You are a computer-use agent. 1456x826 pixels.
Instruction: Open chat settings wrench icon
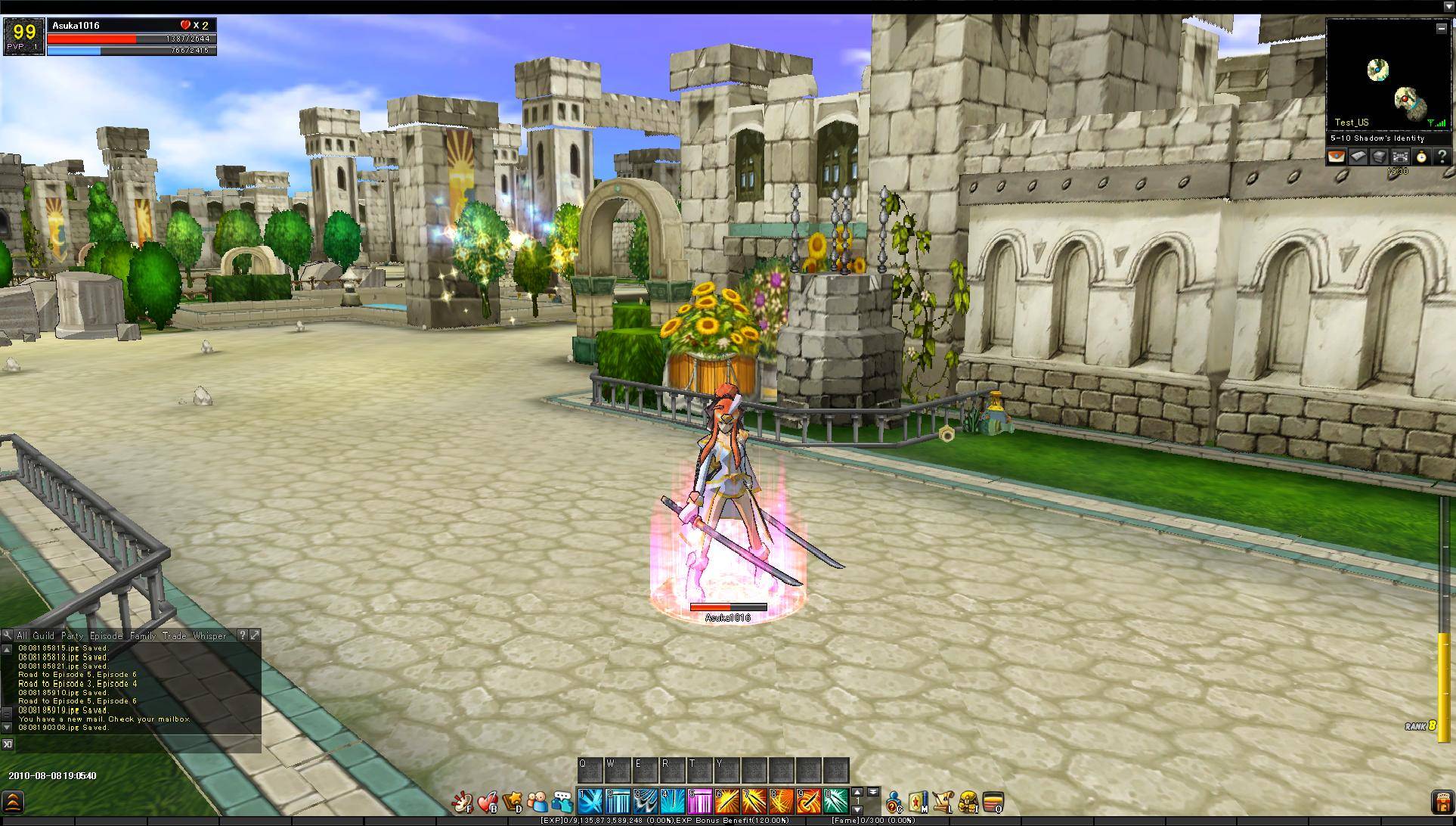pos(7,635)
